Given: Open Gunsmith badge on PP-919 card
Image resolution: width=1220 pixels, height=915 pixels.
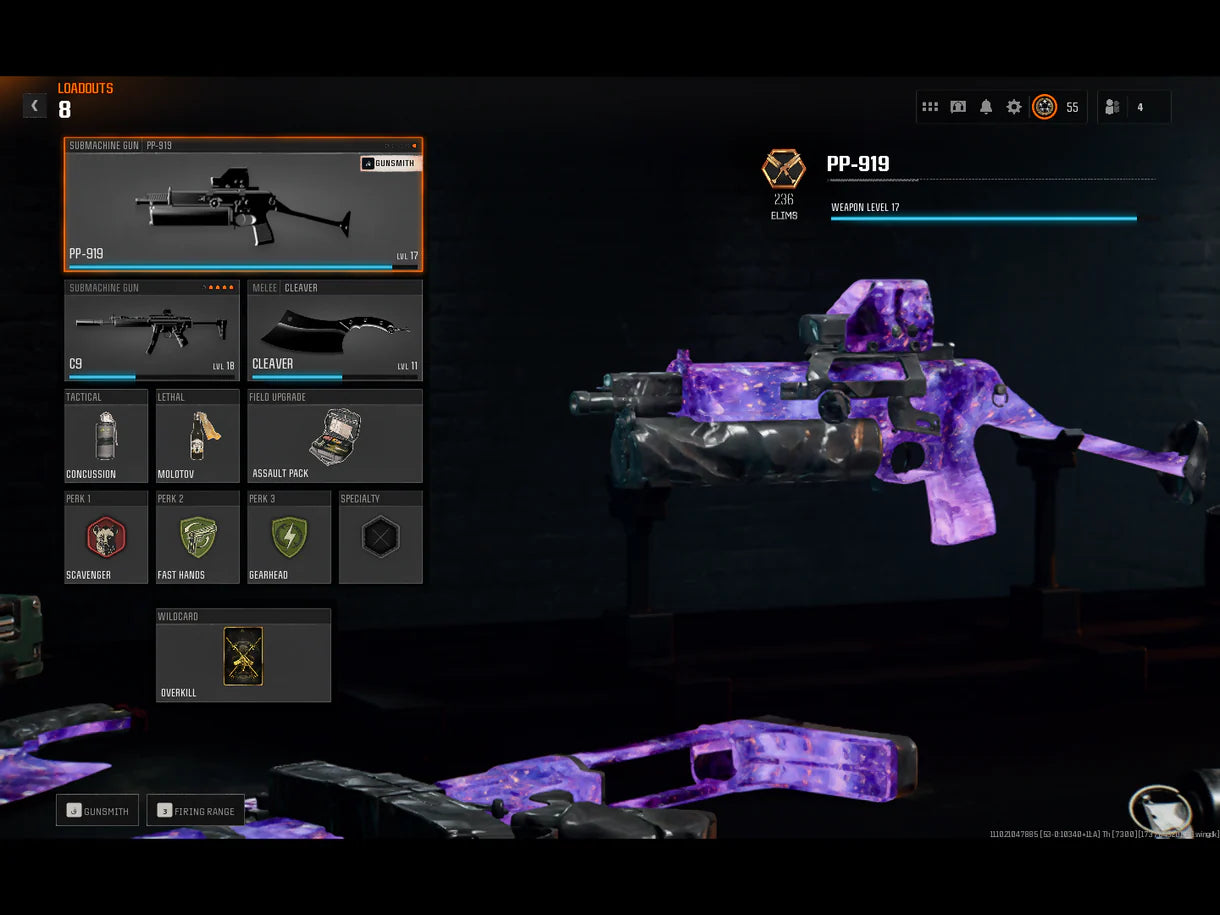Looking at the screenshot, I should click(390, 163).
